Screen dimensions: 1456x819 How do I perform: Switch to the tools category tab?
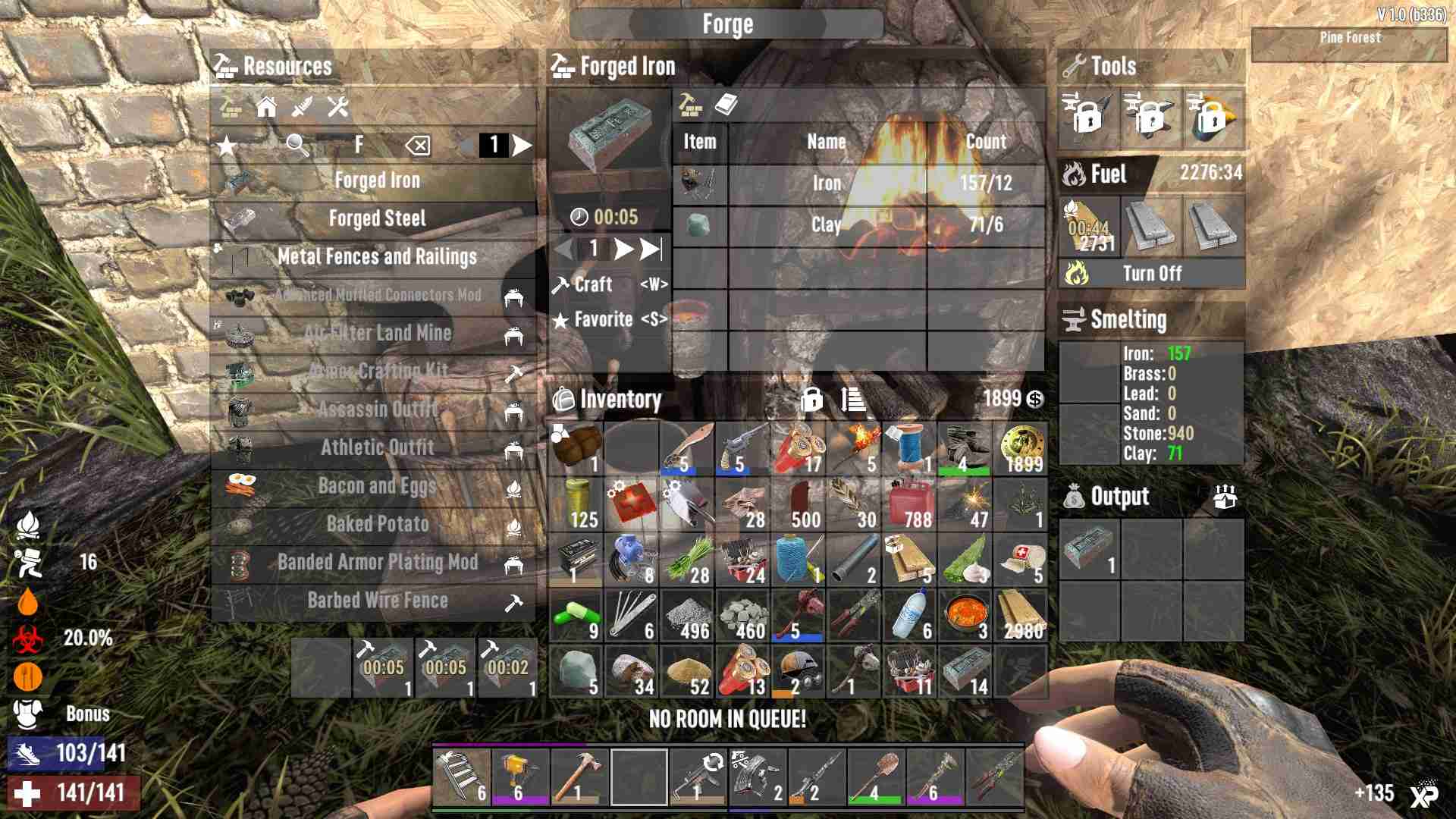click(x=337, y=107)
